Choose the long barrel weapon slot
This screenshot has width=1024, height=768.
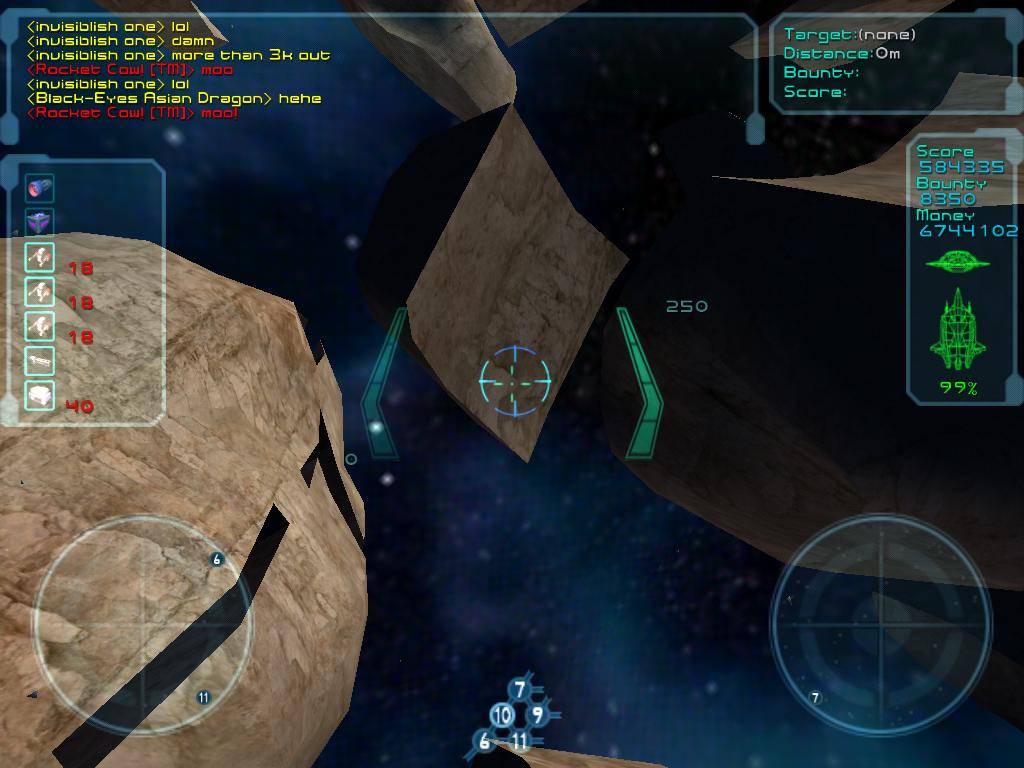click(x=40, y=360)
